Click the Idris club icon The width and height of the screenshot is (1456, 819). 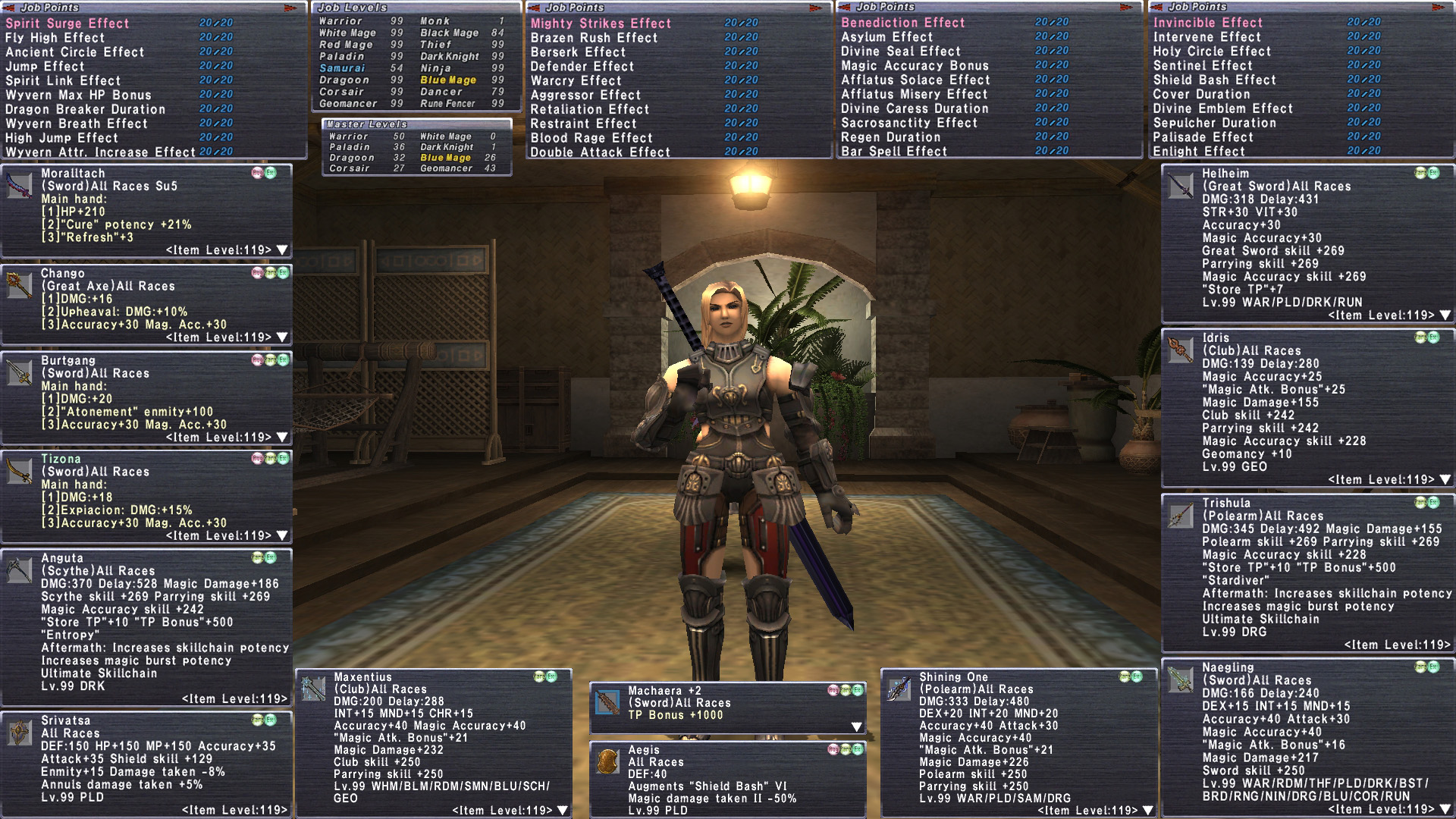click(x=1180, y=350)
